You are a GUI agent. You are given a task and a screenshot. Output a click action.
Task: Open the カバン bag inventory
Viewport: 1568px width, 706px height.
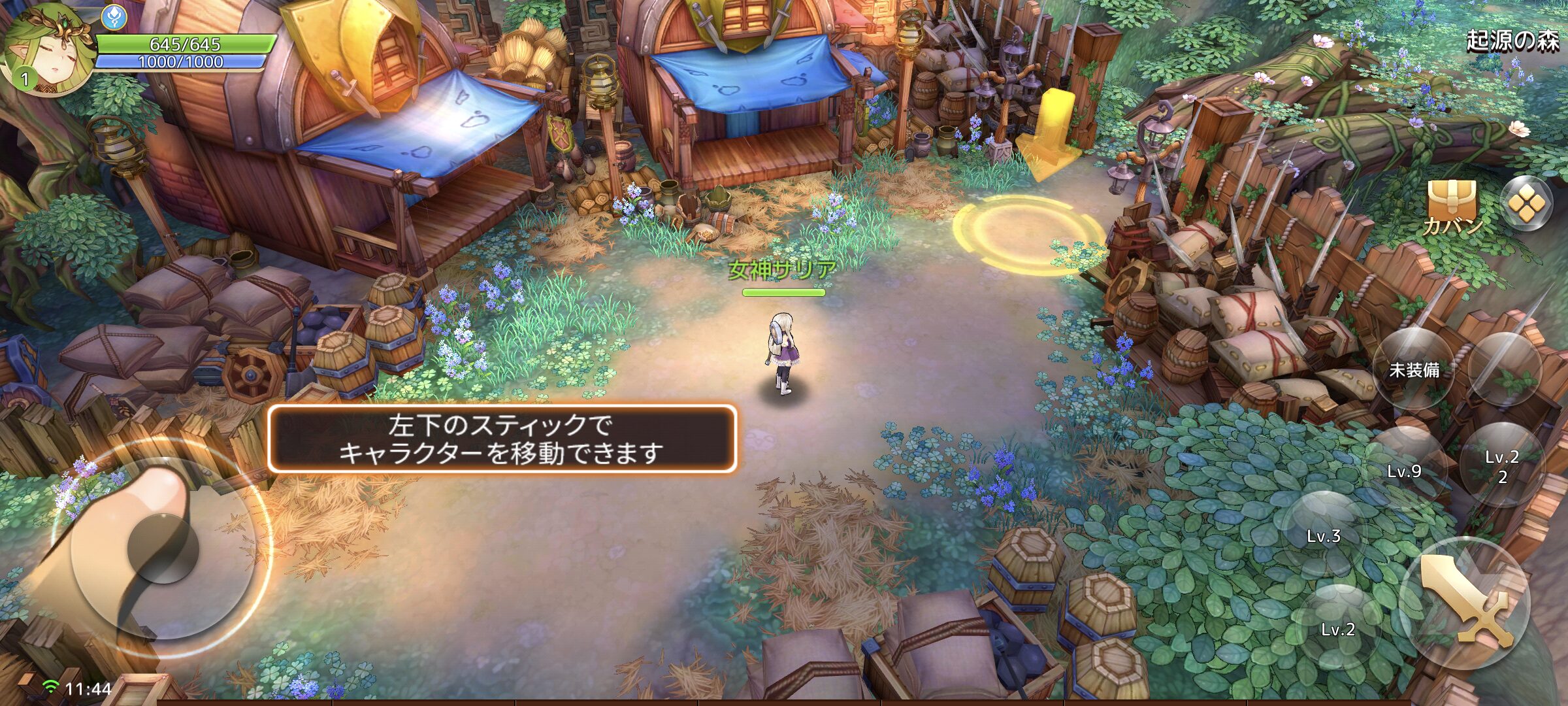point(1452,205)
